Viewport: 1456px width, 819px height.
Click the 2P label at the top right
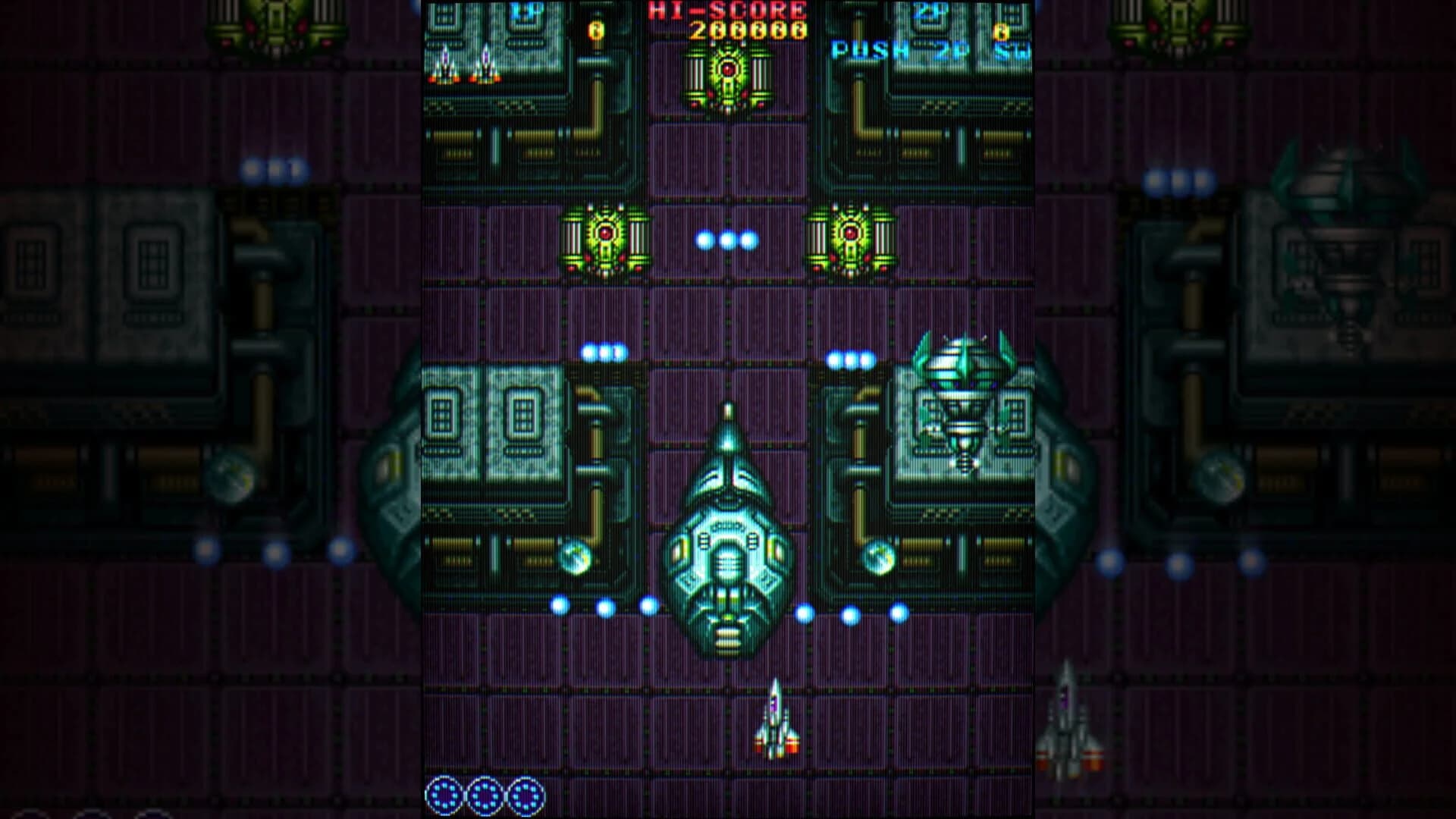(x=931, y=9)
